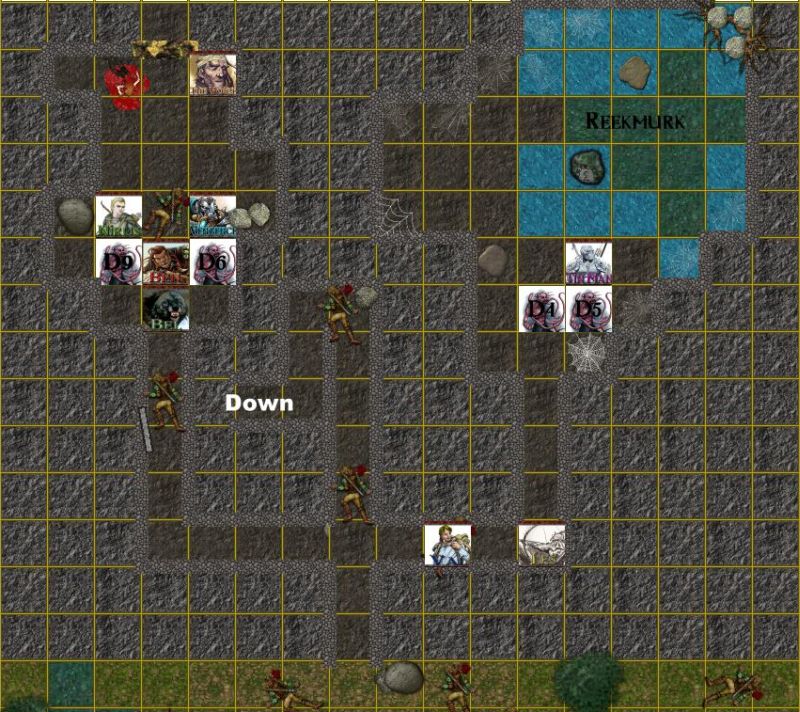Image resolution: width=800 pixels, height=712 pixels.
Task: Pick the D5 monster token
Action: click(x=589, y=309)
